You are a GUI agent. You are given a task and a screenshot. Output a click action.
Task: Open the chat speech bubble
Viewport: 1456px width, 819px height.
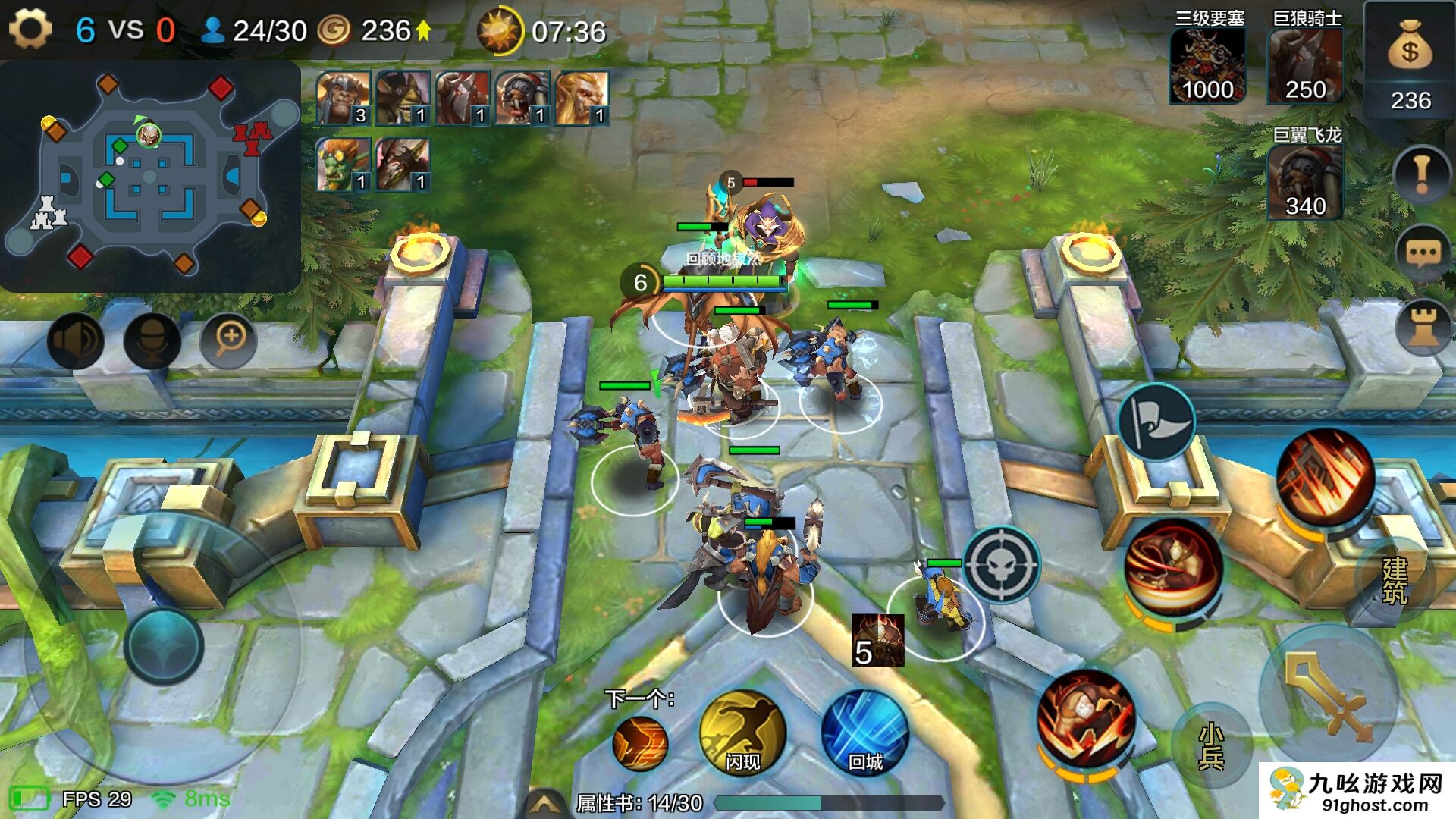click(1422, 253)
